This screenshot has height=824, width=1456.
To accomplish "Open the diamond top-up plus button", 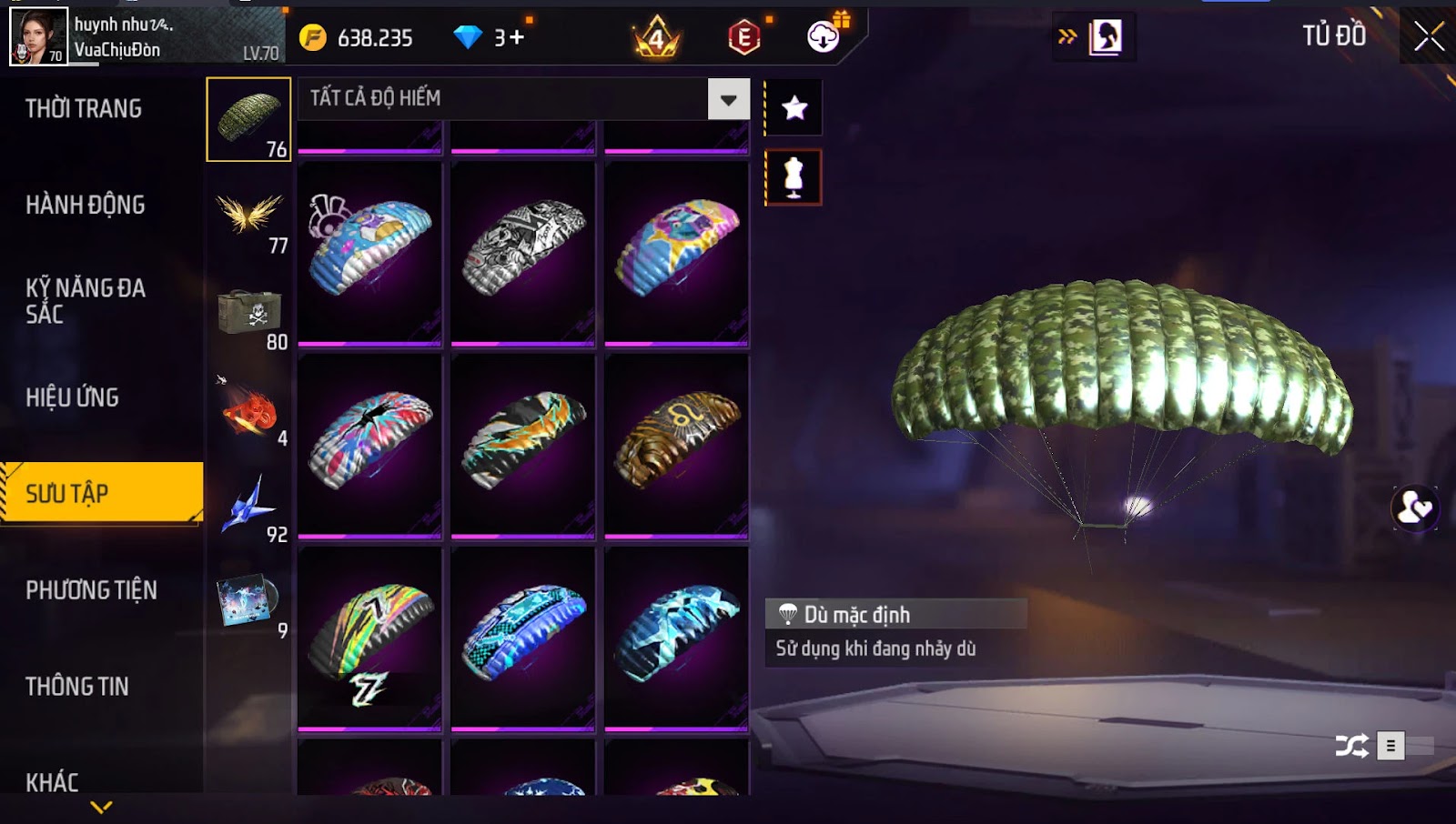I will tap(516, 37).
